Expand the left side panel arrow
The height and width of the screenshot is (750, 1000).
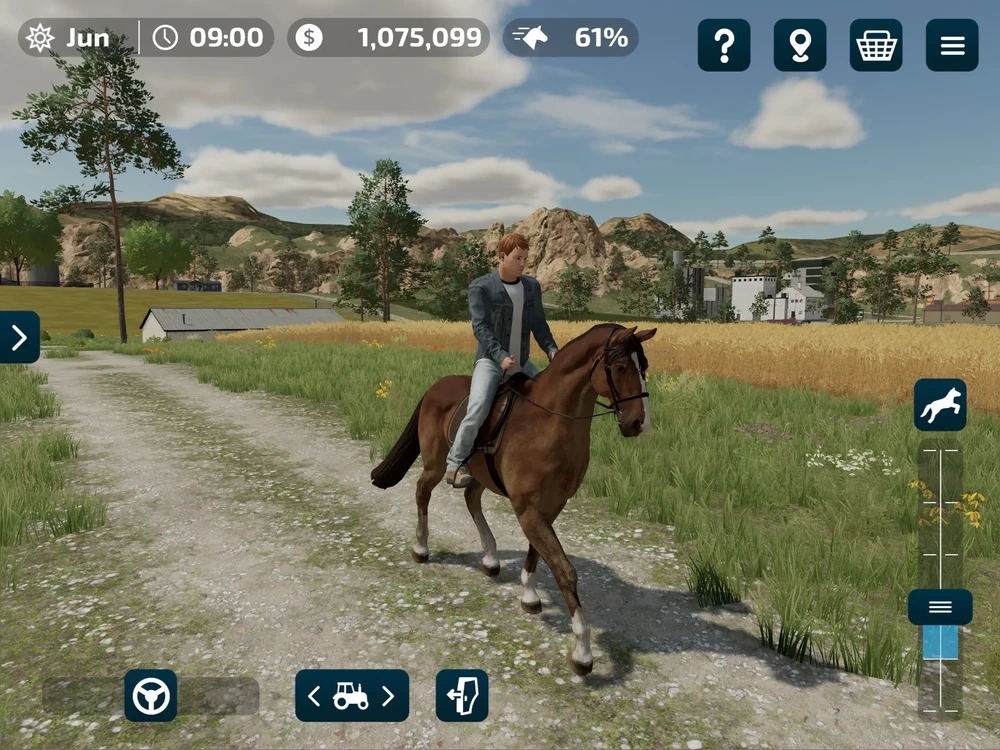click(19, 337)
